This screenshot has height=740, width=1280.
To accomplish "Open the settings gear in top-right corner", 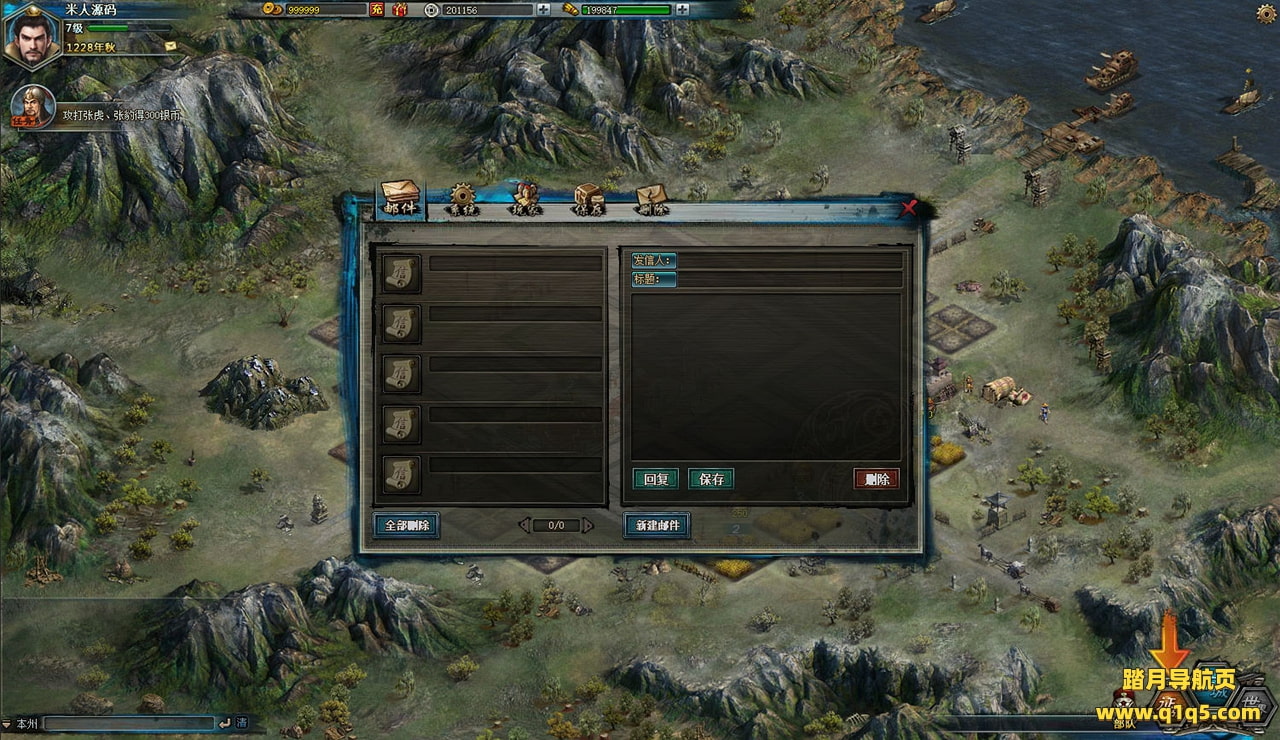I will (x=1266, y=13).
